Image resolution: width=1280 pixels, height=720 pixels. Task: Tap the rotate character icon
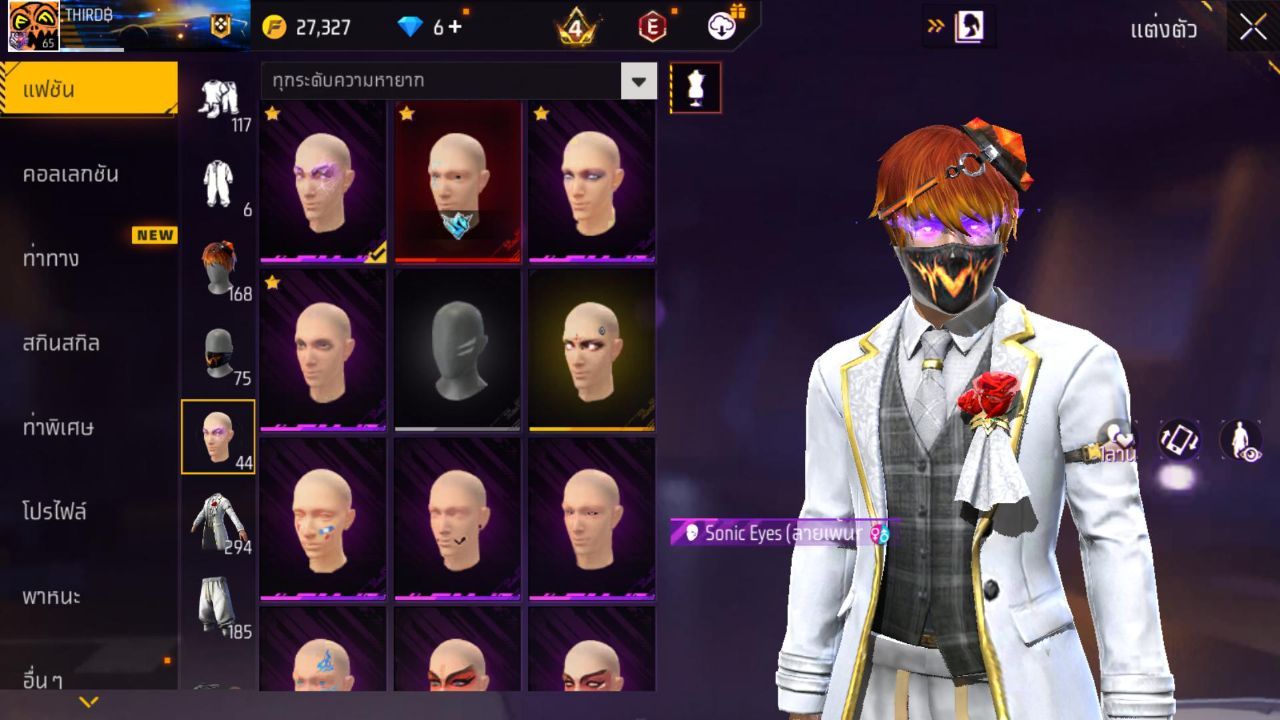coord(1178,437)
